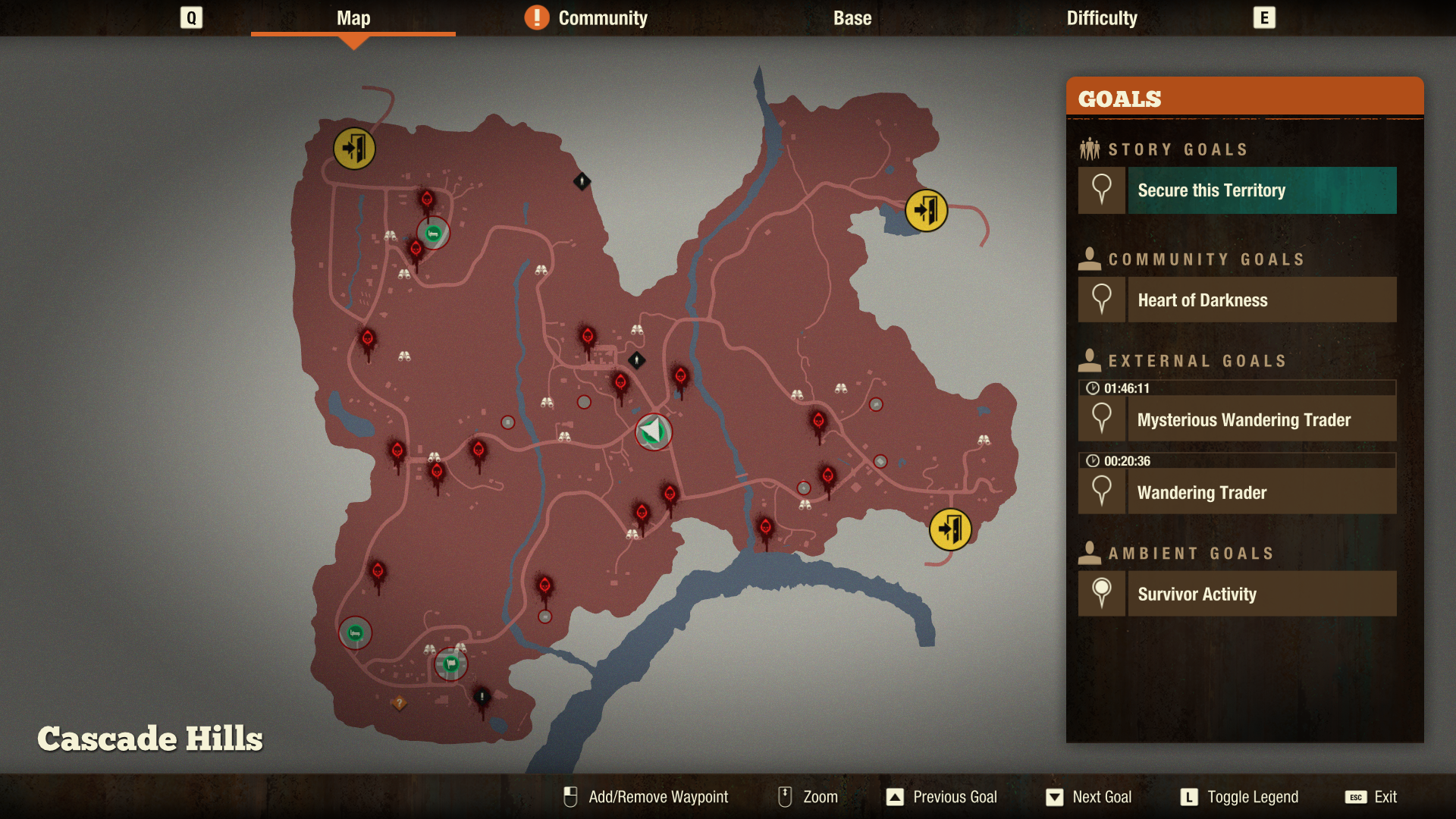Click the home base triangle icon on the map
This screenshot has width=1456, height=819.
(x=653, y=431)
